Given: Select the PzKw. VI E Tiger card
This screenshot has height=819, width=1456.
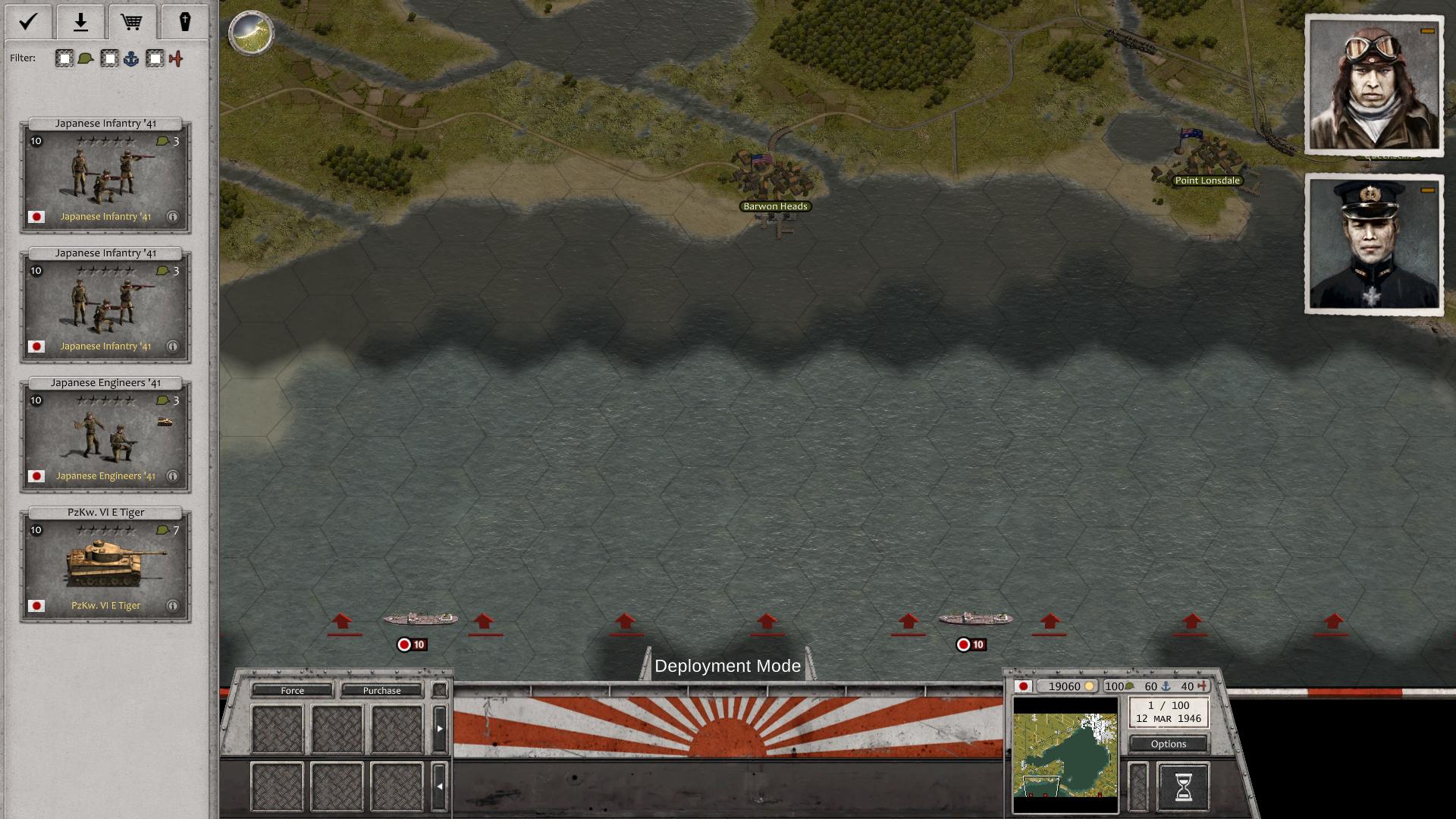Looking at the screenshot, I should [105, 566].
